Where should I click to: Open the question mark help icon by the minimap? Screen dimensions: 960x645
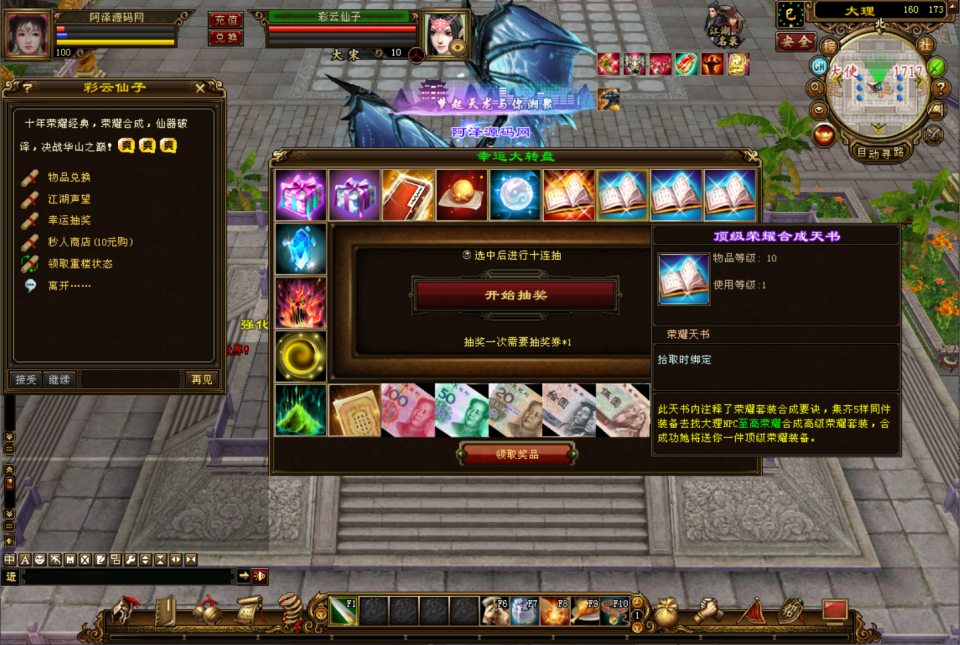pyautogui.click(x=939, y=87)
